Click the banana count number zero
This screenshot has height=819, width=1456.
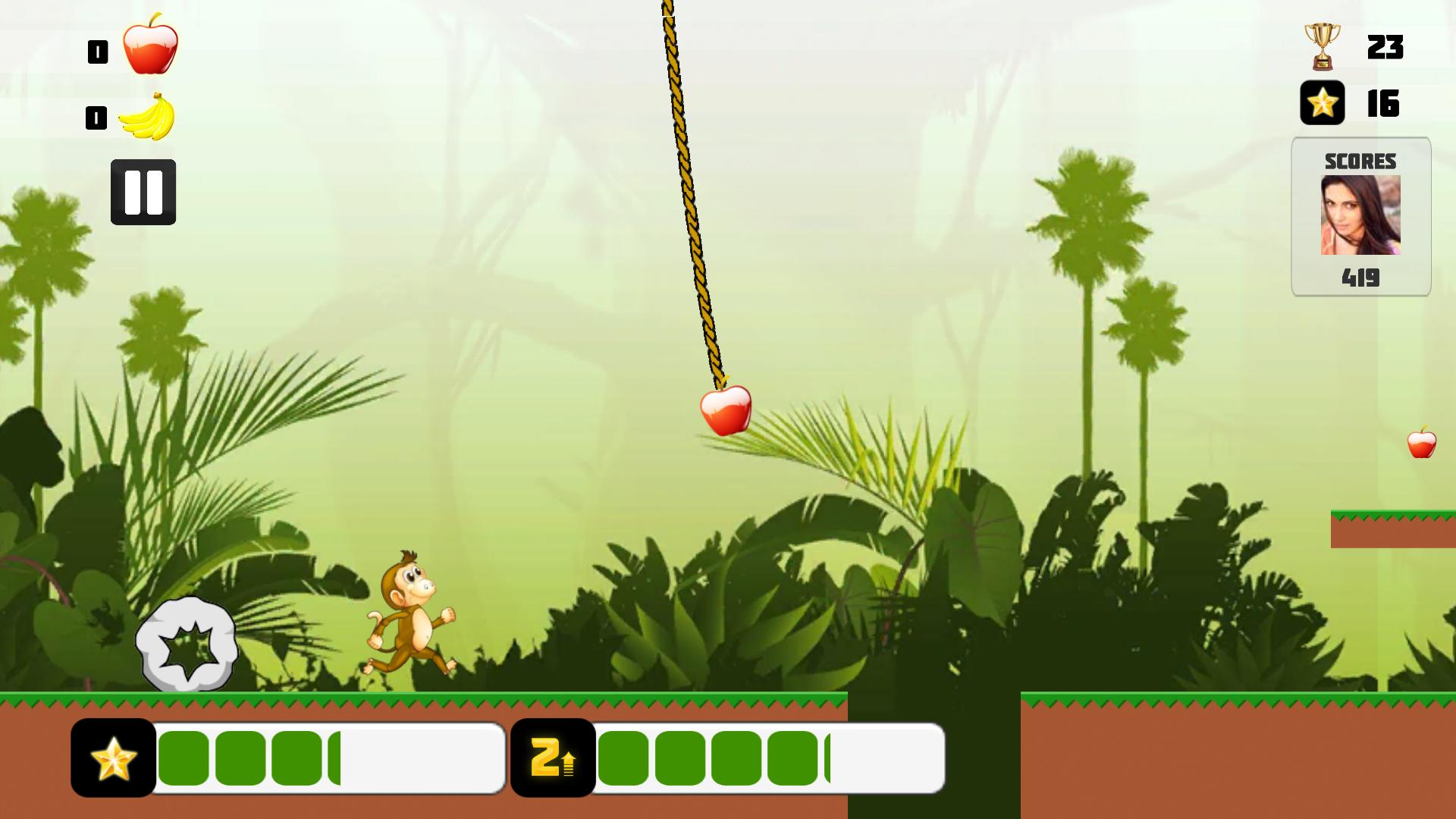(x=96, y=117)
